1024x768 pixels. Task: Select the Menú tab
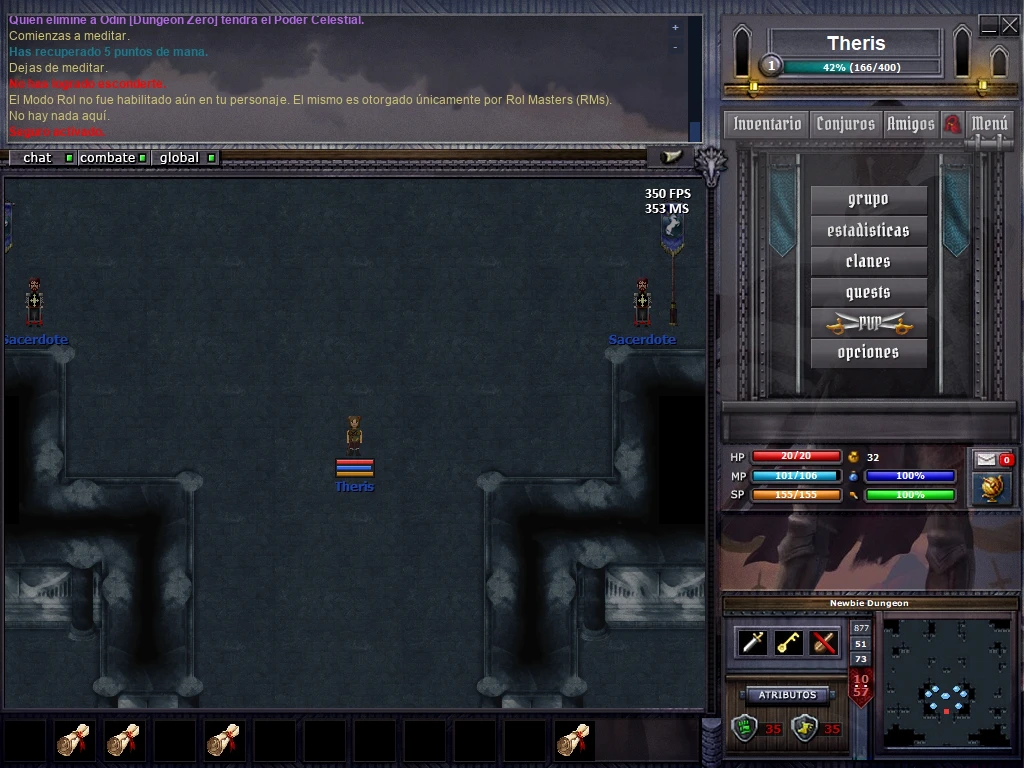pos(989,124)
